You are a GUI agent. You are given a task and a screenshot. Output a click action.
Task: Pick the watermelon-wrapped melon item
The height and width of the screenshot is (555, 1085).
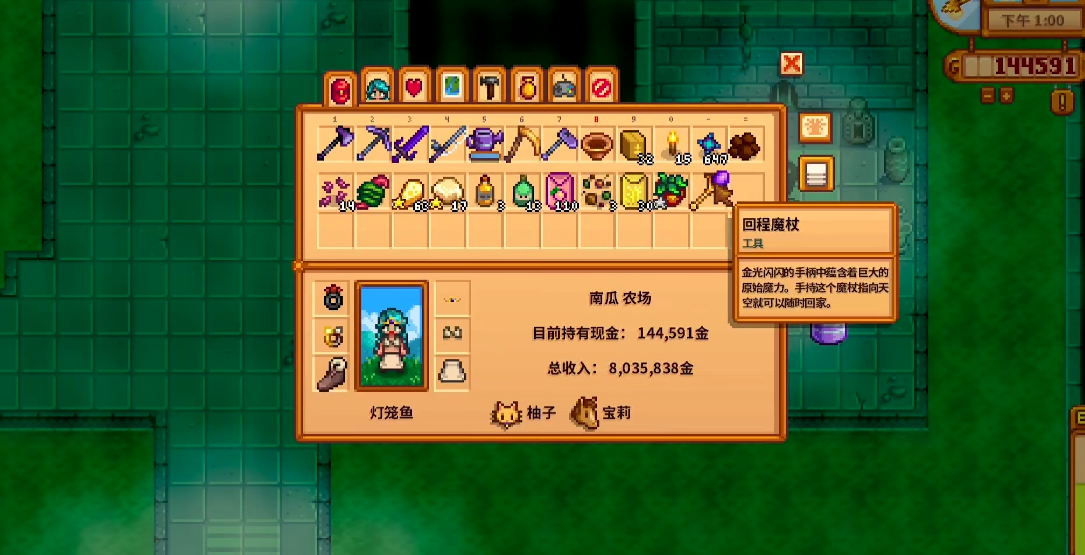[x=372, y=189]
